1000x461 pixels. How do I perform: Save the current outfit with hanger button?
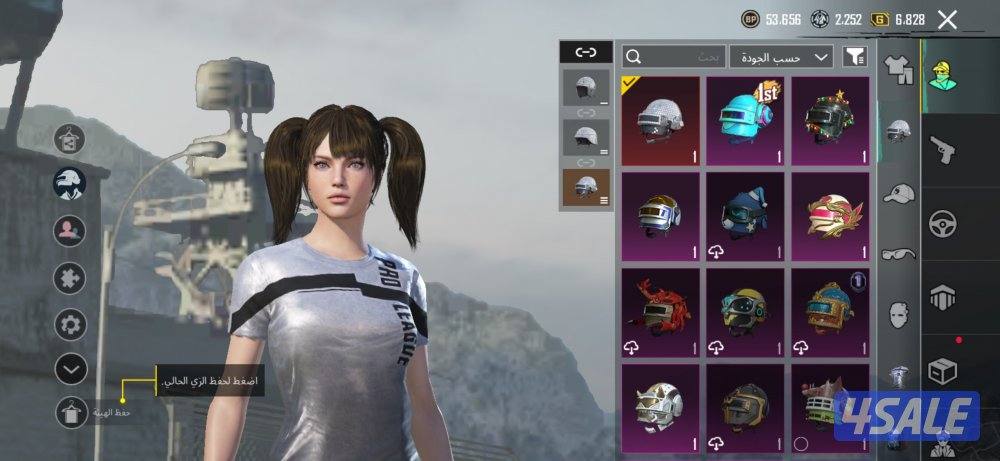71,412
